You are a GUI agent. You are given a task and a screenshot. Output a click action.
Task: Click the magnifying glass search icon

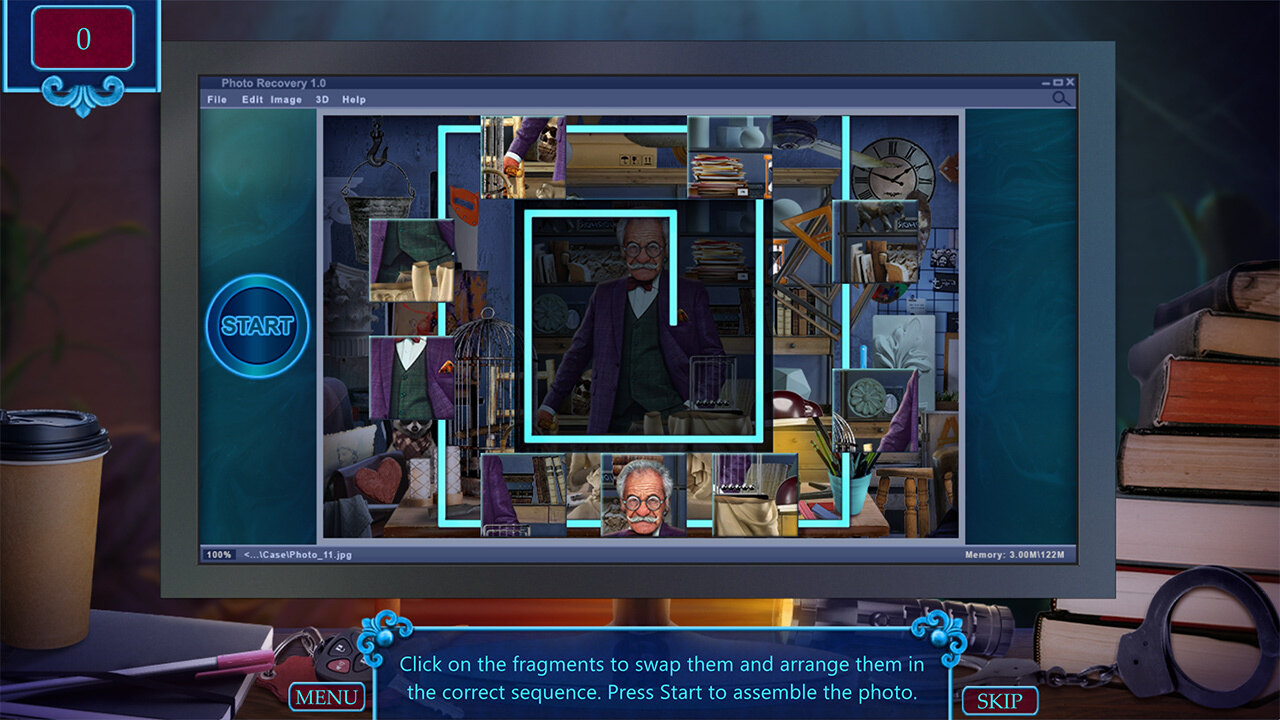click(1061, 98)
